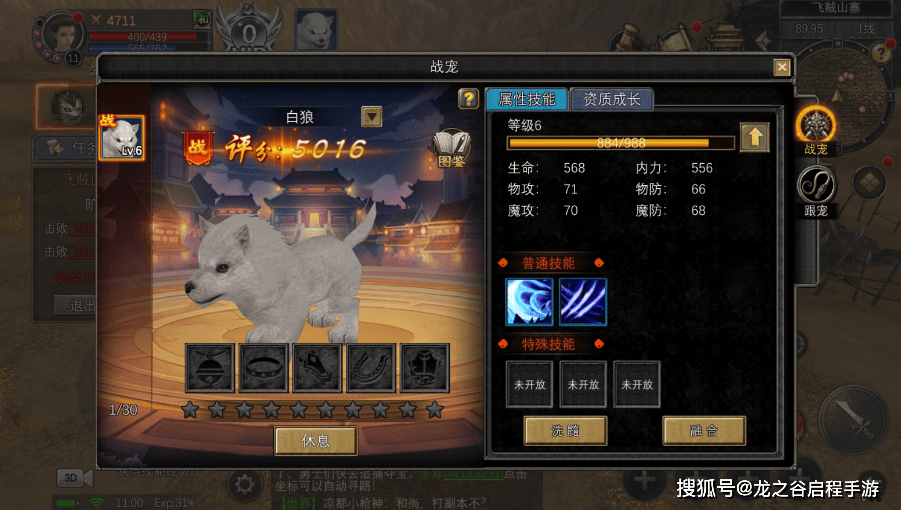Choose the 洗髓 button
Viewport: 901px width, 510px height.
565,431
